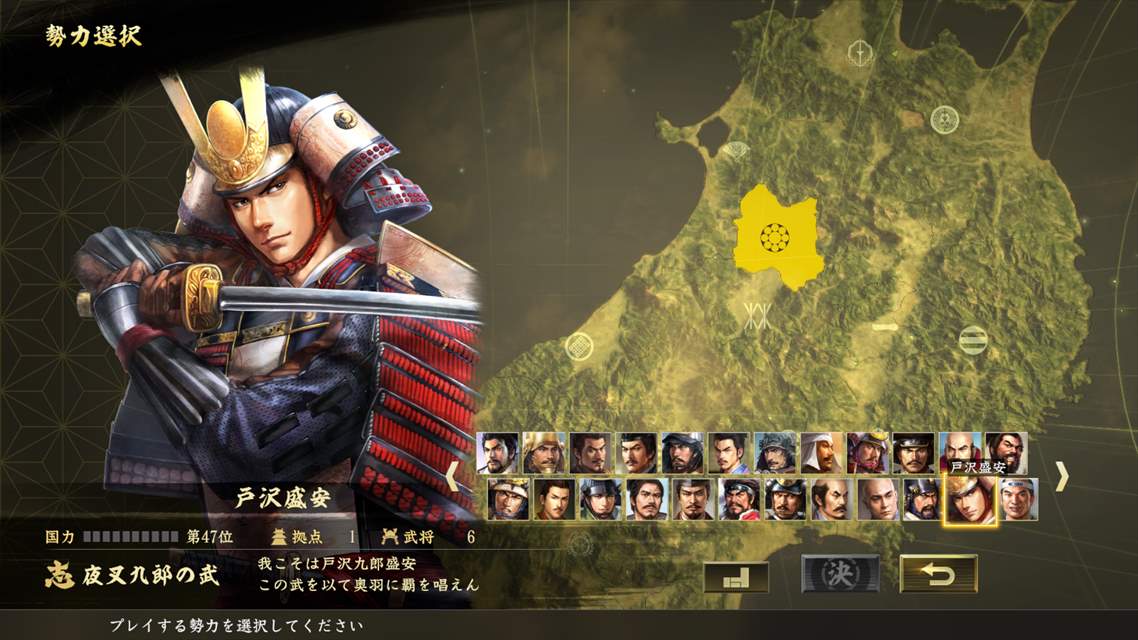The image size is (1138, 640).
Task: Show the next page of clan leaders
Action: (x=1061, y=476)
